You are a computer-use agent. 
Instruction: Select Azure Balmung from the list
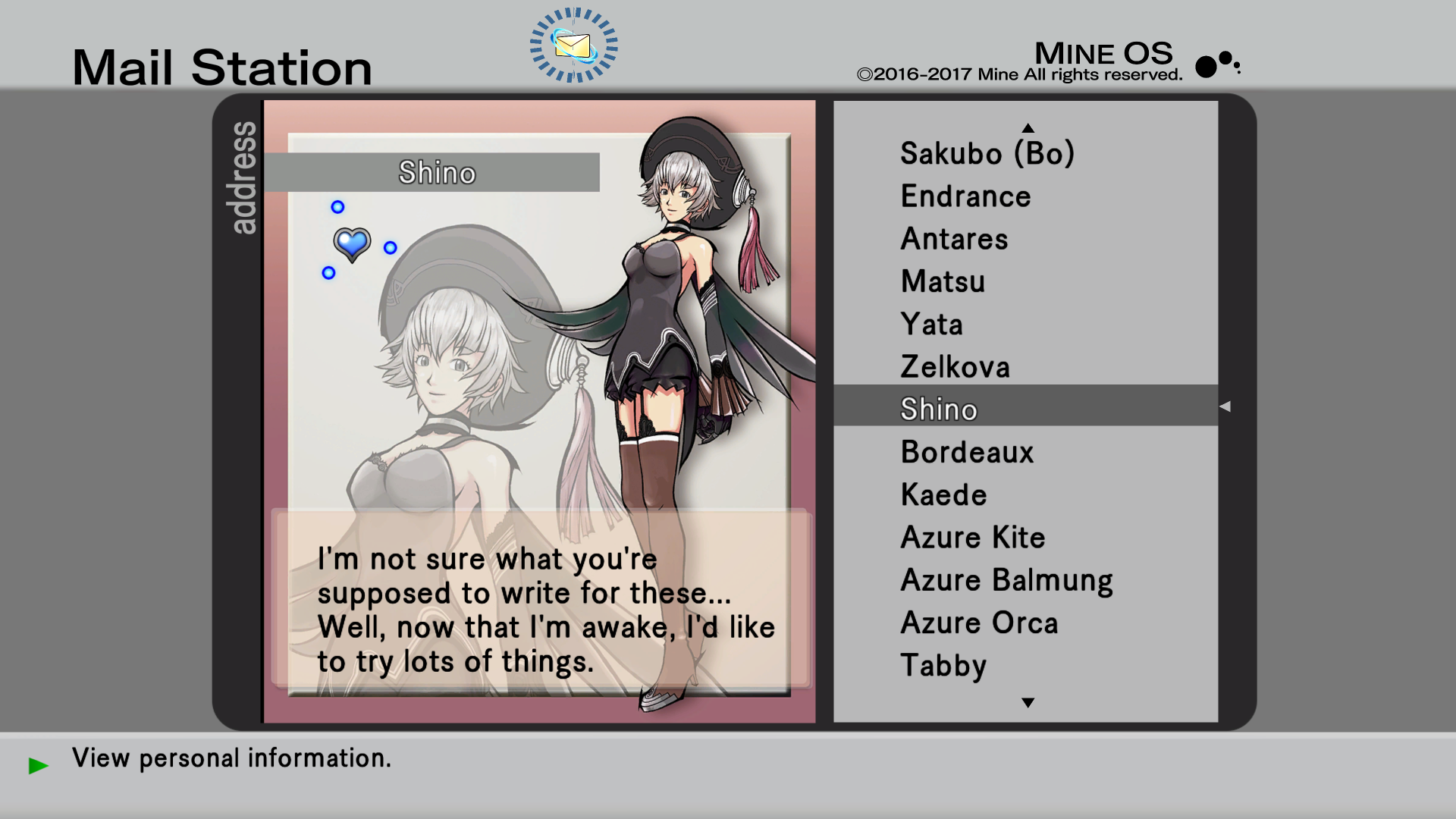(x=1006, y=580)
